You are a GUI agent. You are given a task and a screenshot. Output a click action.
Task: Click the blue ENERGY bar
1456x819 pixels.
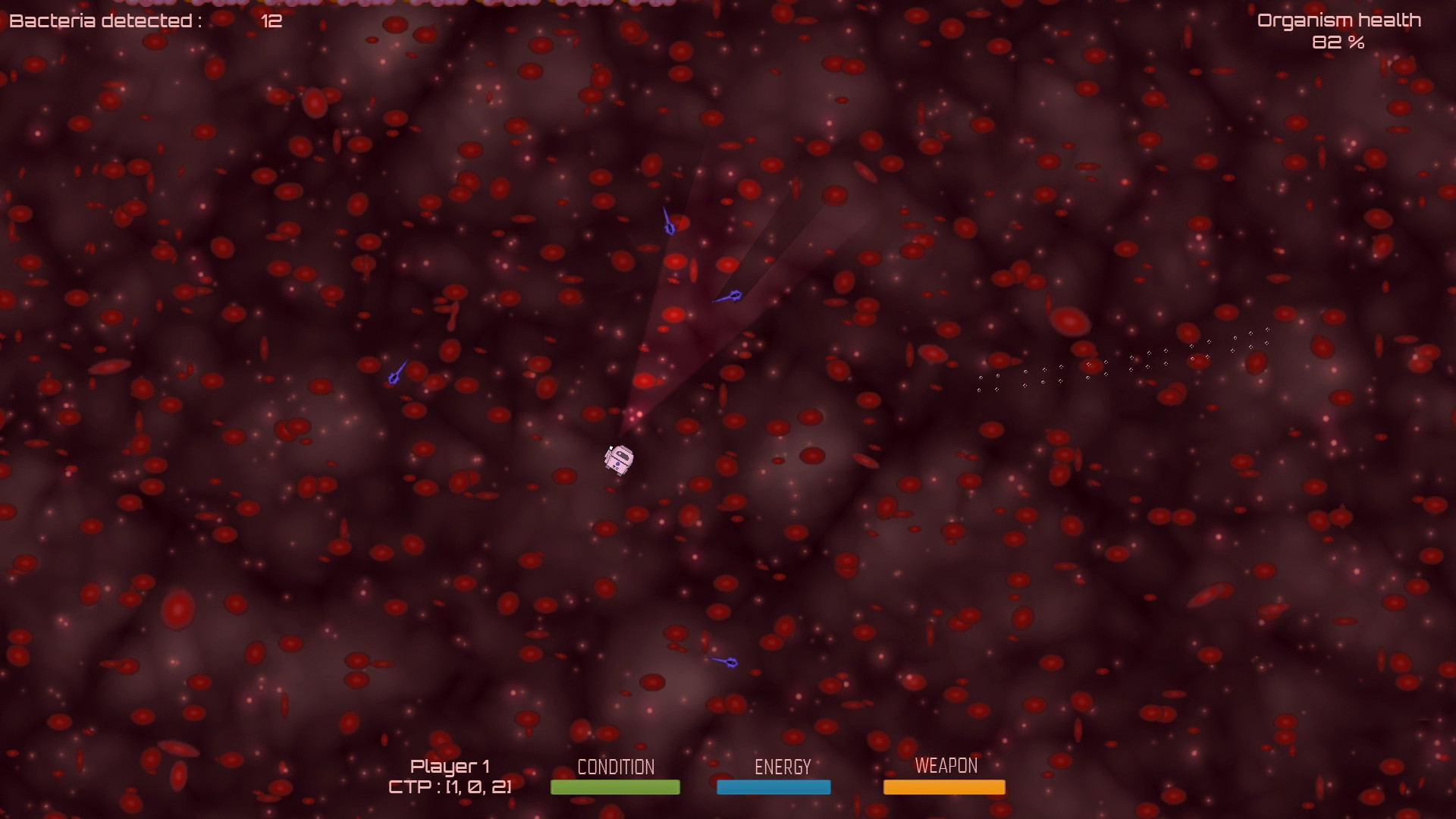(x=773, y=787)
